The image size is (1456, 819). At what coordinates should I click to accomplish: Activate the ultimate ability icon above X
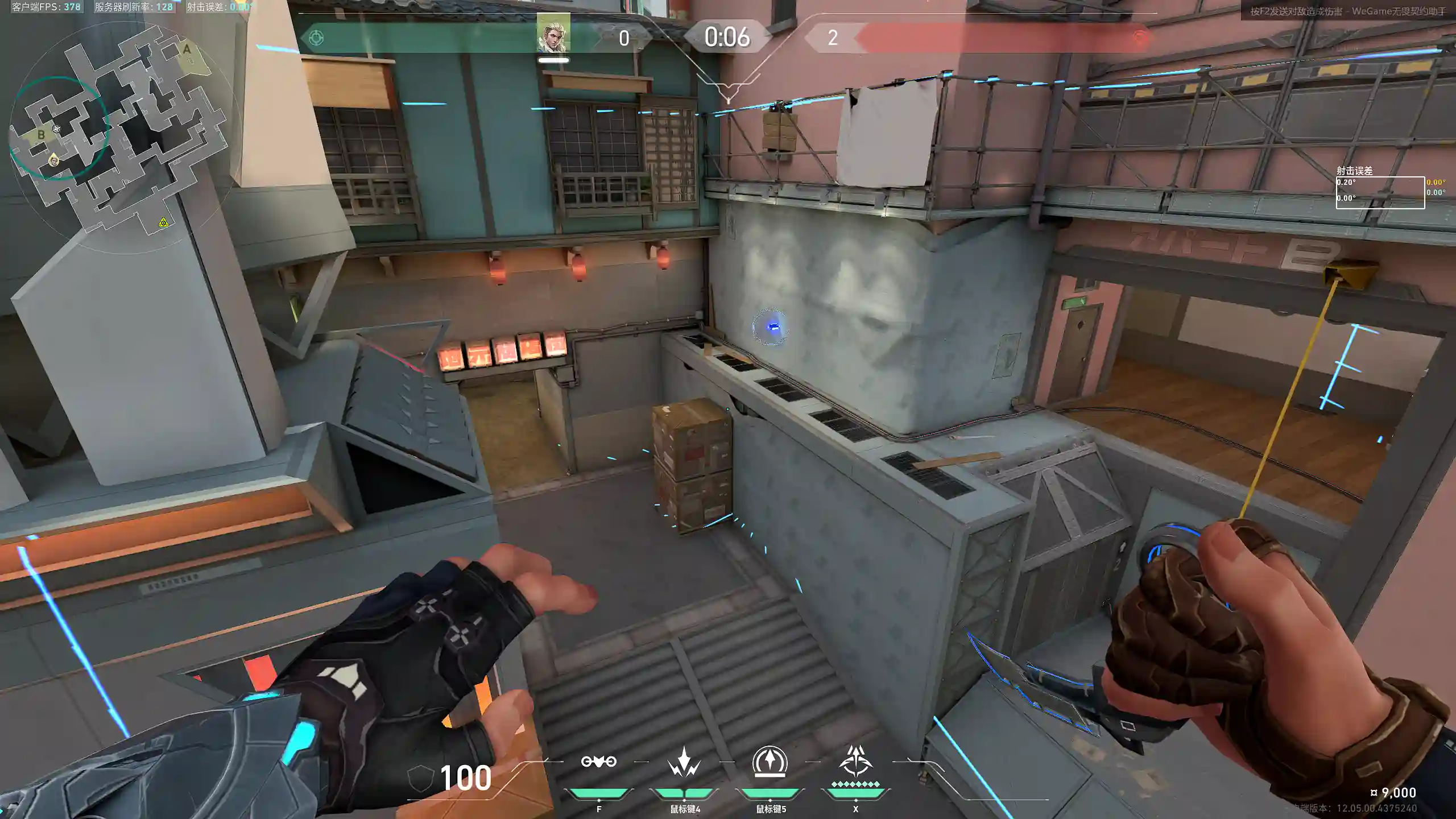coord(855,761)
